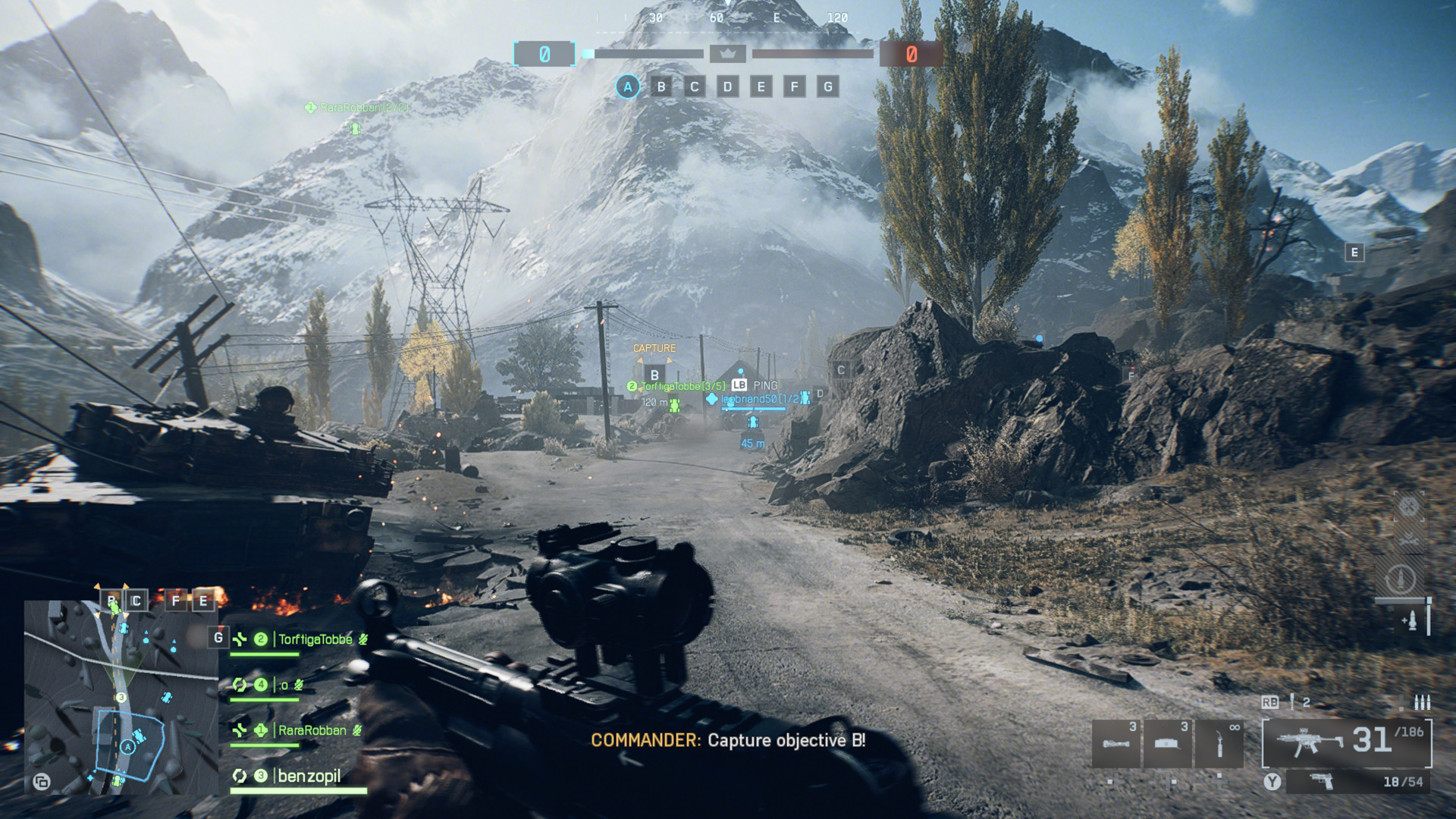The height and width of the screenshot is (819, 1456).
Task: Select the anti-tank mine gadget slot
Action: (1167, 743)
